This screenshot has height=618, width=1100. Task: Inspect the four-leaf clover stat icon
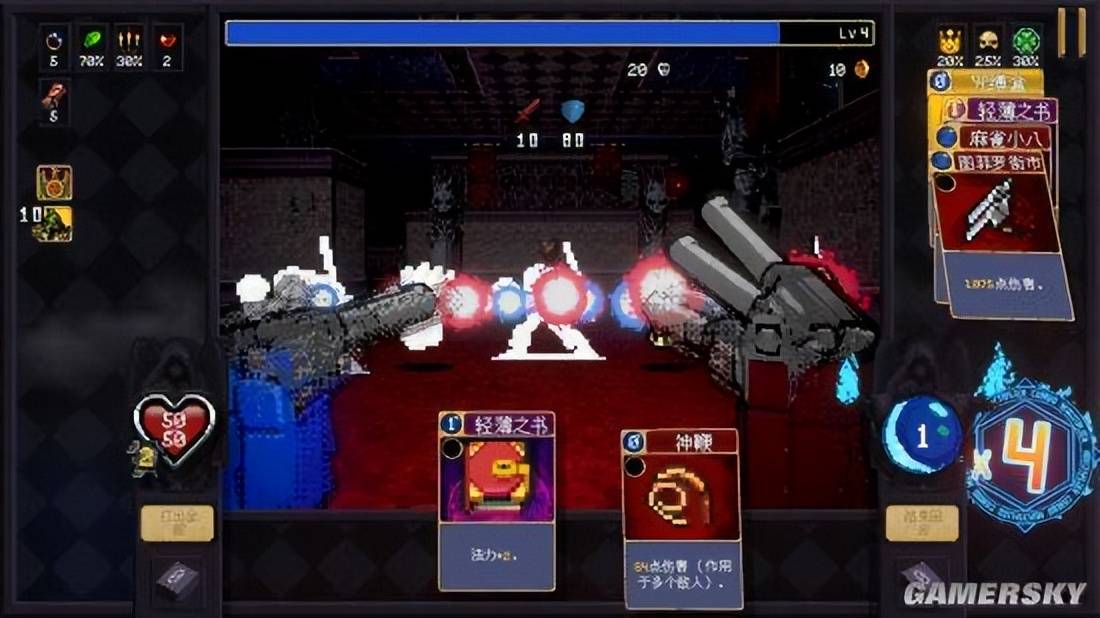click(x=1028, y=42)
